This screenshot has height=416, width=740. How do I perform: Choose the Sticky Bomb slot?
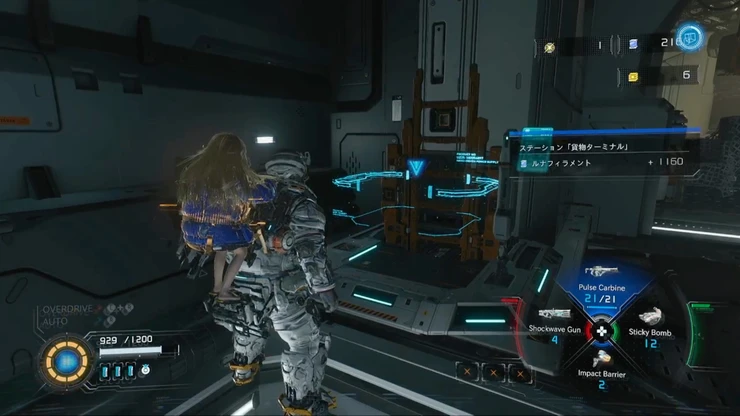tap(653, 327)
